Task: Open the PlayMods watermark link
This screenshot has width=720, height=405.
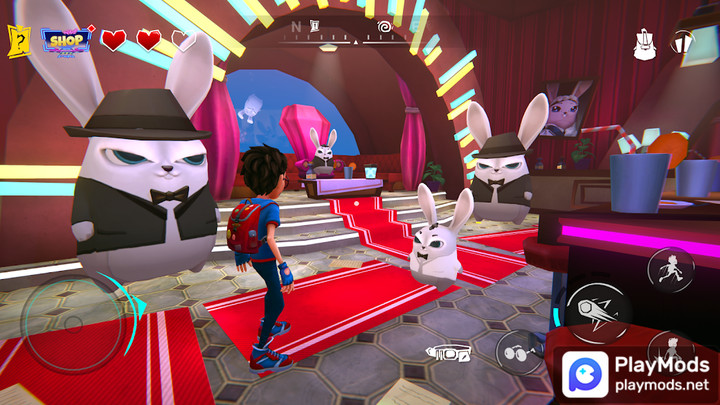Action: (x=637, y=373)
